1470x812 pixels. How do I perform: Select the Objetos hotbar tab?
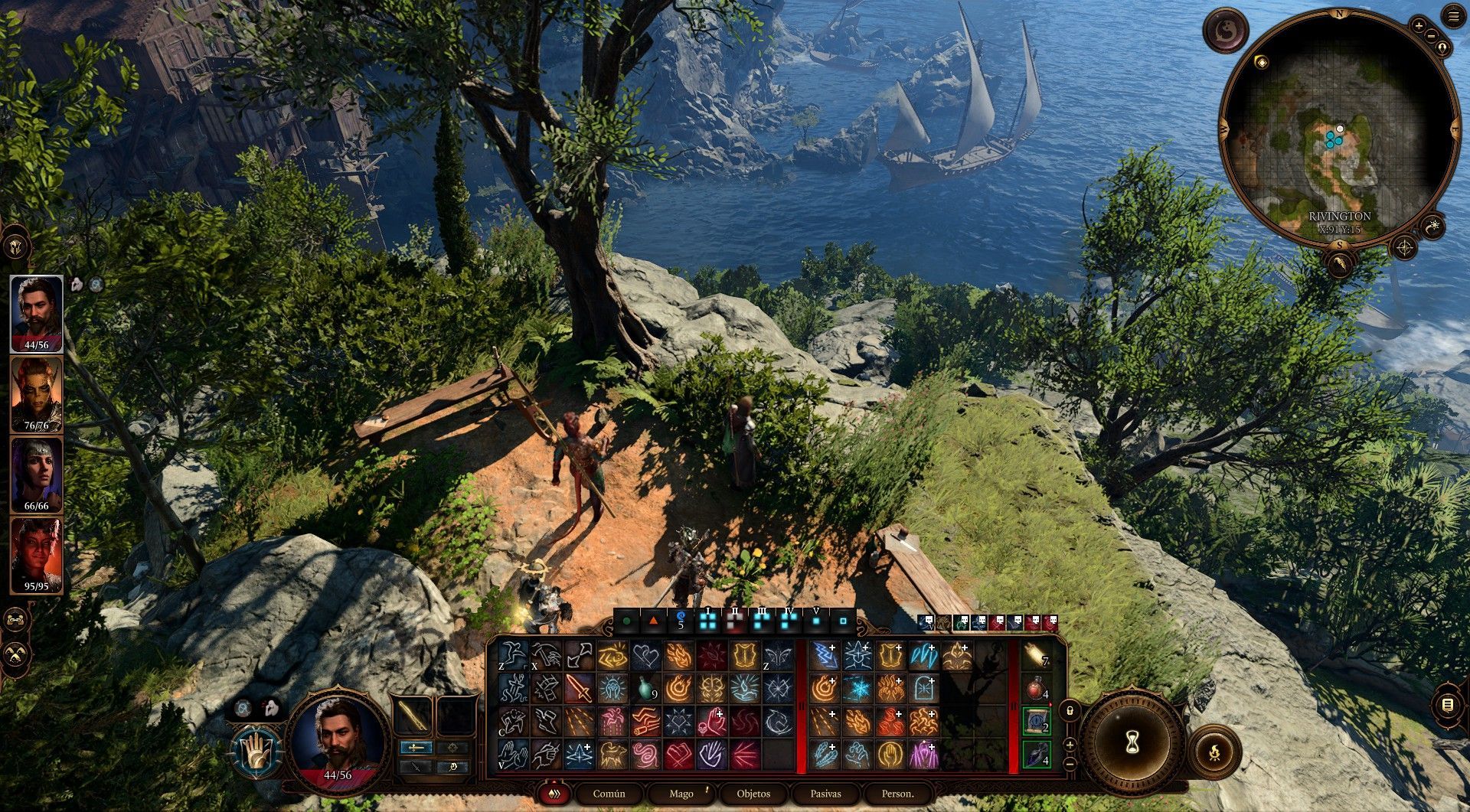click(x=753, y=794)
